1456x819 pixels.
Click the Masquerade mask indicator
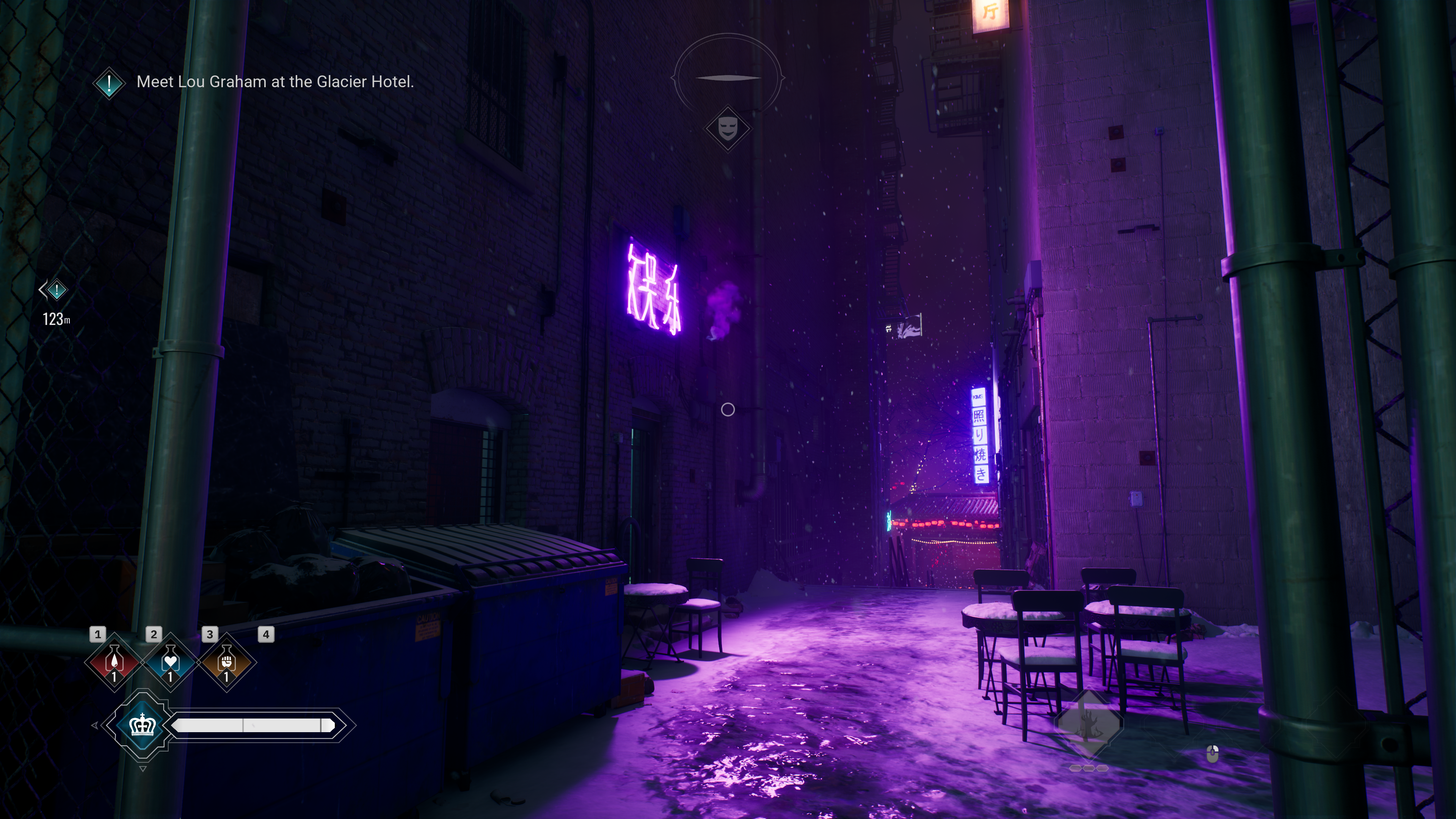click(x=728, y=129)
